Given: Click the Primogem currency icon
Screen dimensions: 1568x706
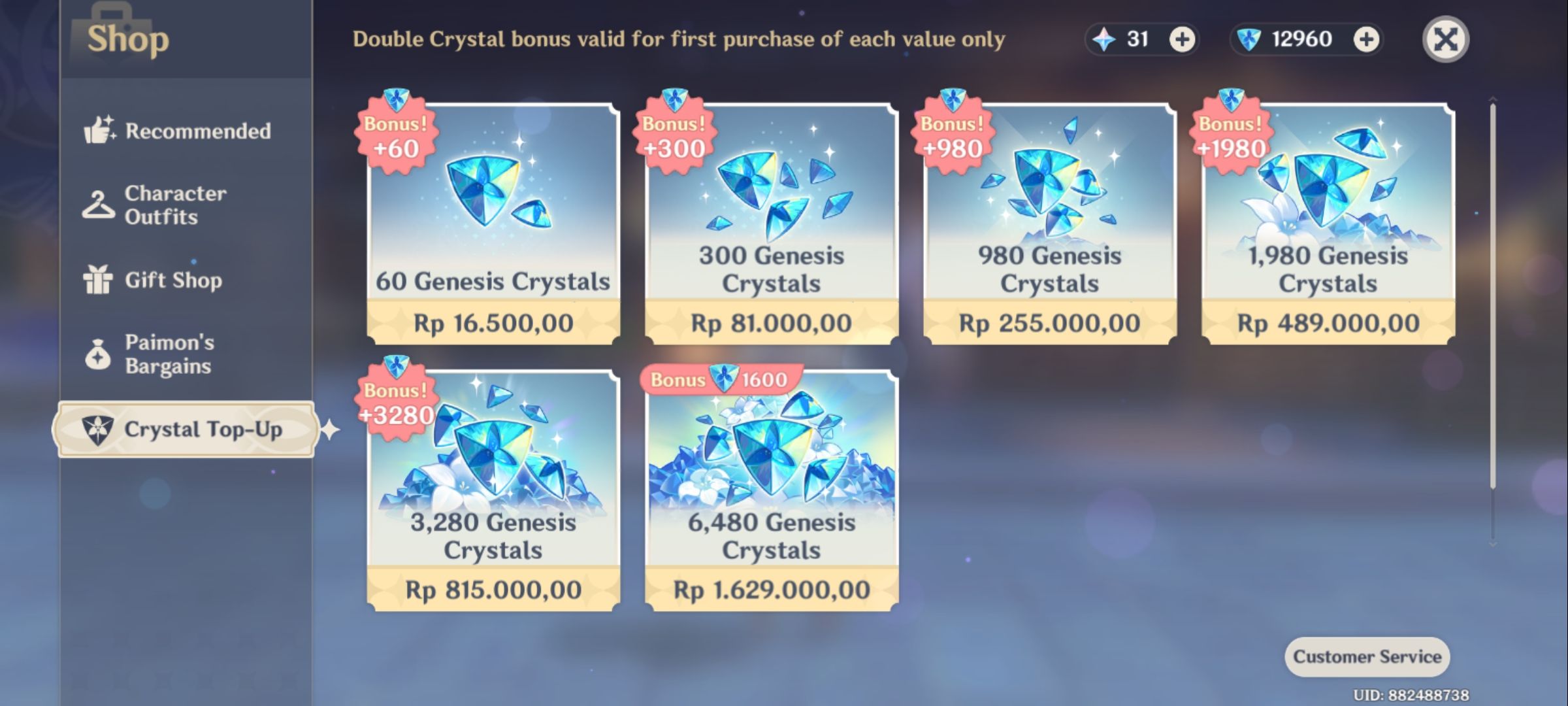Looking at the screenshot, I should [x=1104, y=39].
